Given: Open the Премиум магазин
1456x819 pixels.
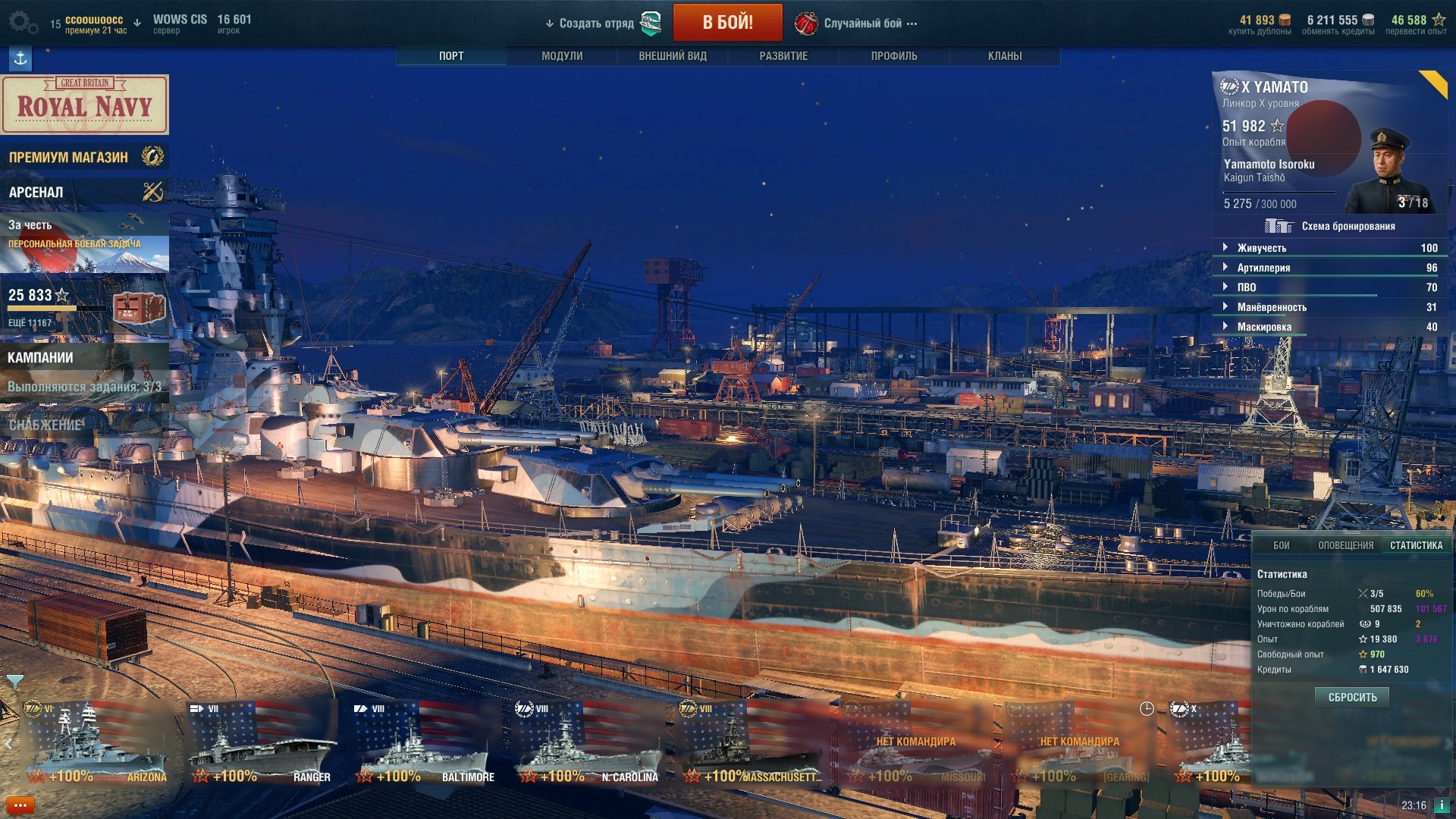Looking at the screenshot, I should click(x=84, y=157).
